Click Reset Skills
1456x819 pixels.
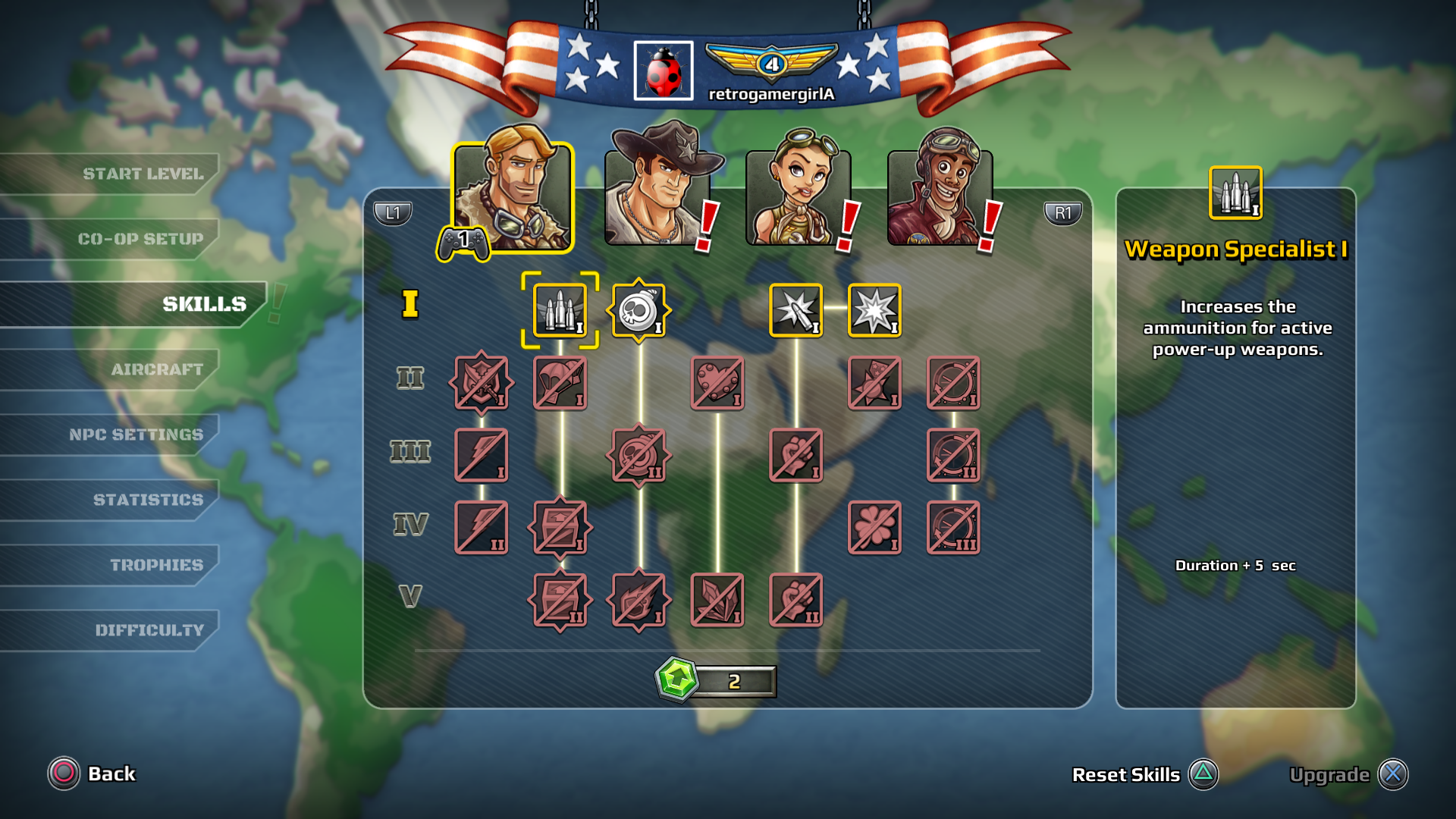tap(1125, 774)
